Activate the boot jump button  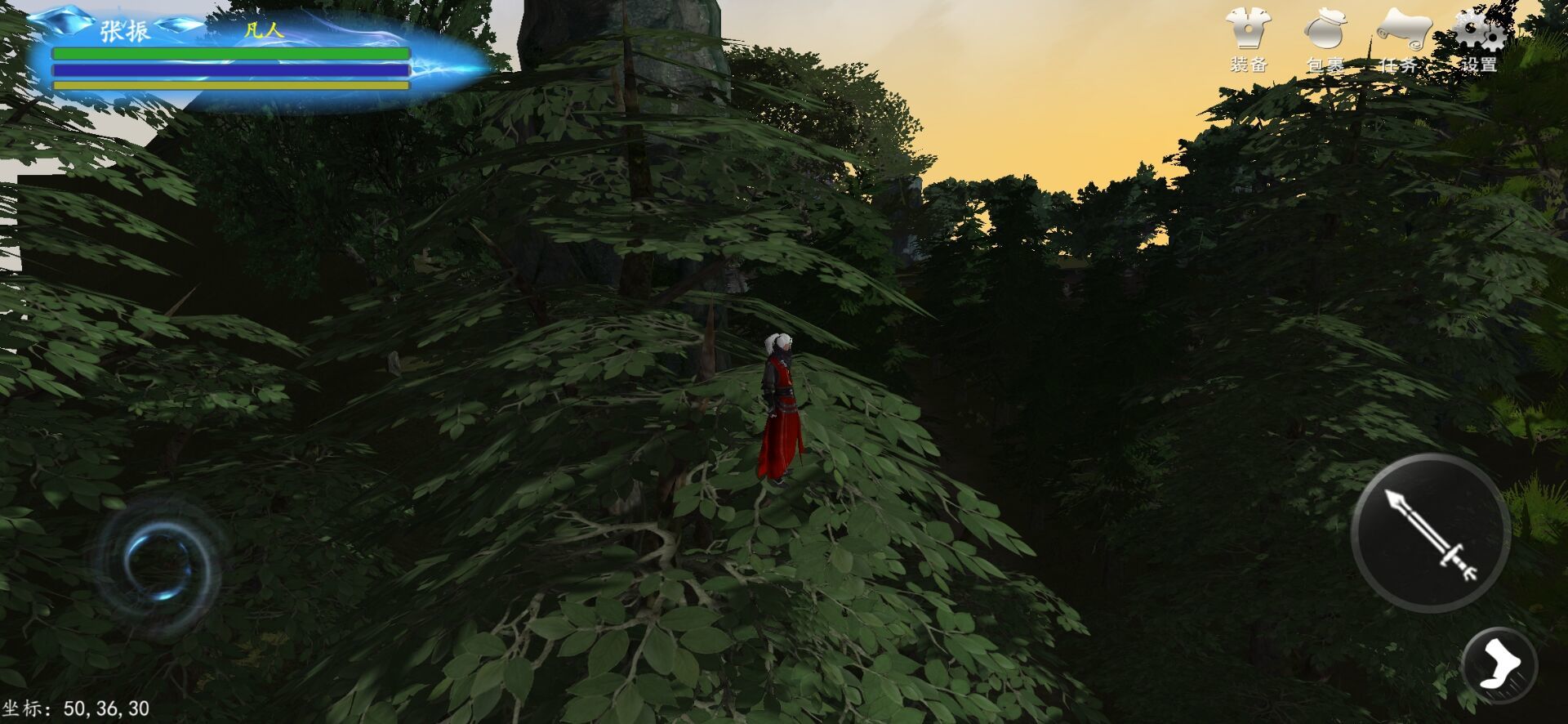(x=1499, y=665)
